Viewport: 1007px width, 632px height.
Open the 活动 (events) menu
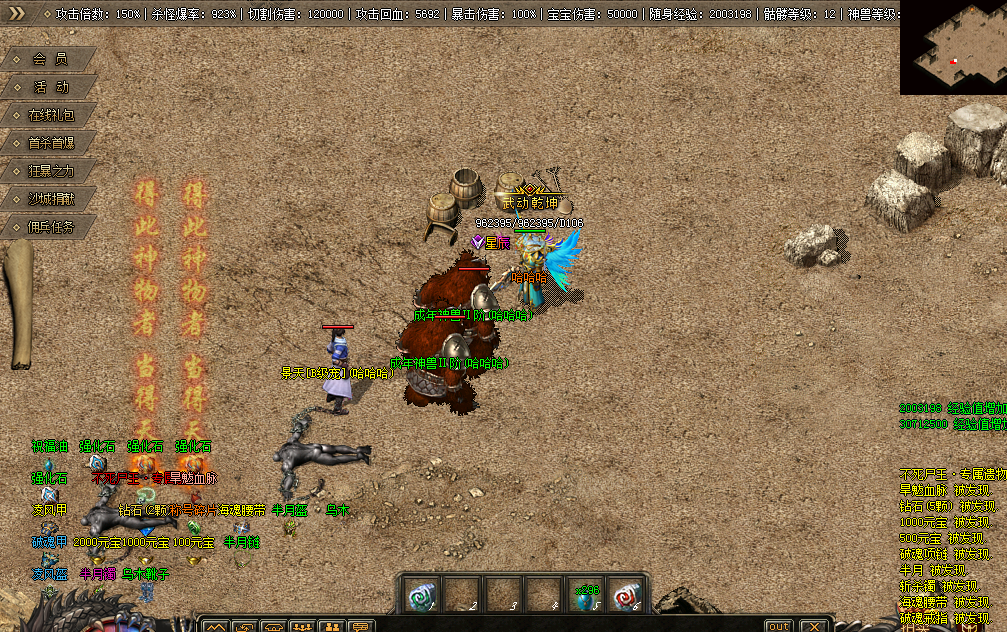50,87
